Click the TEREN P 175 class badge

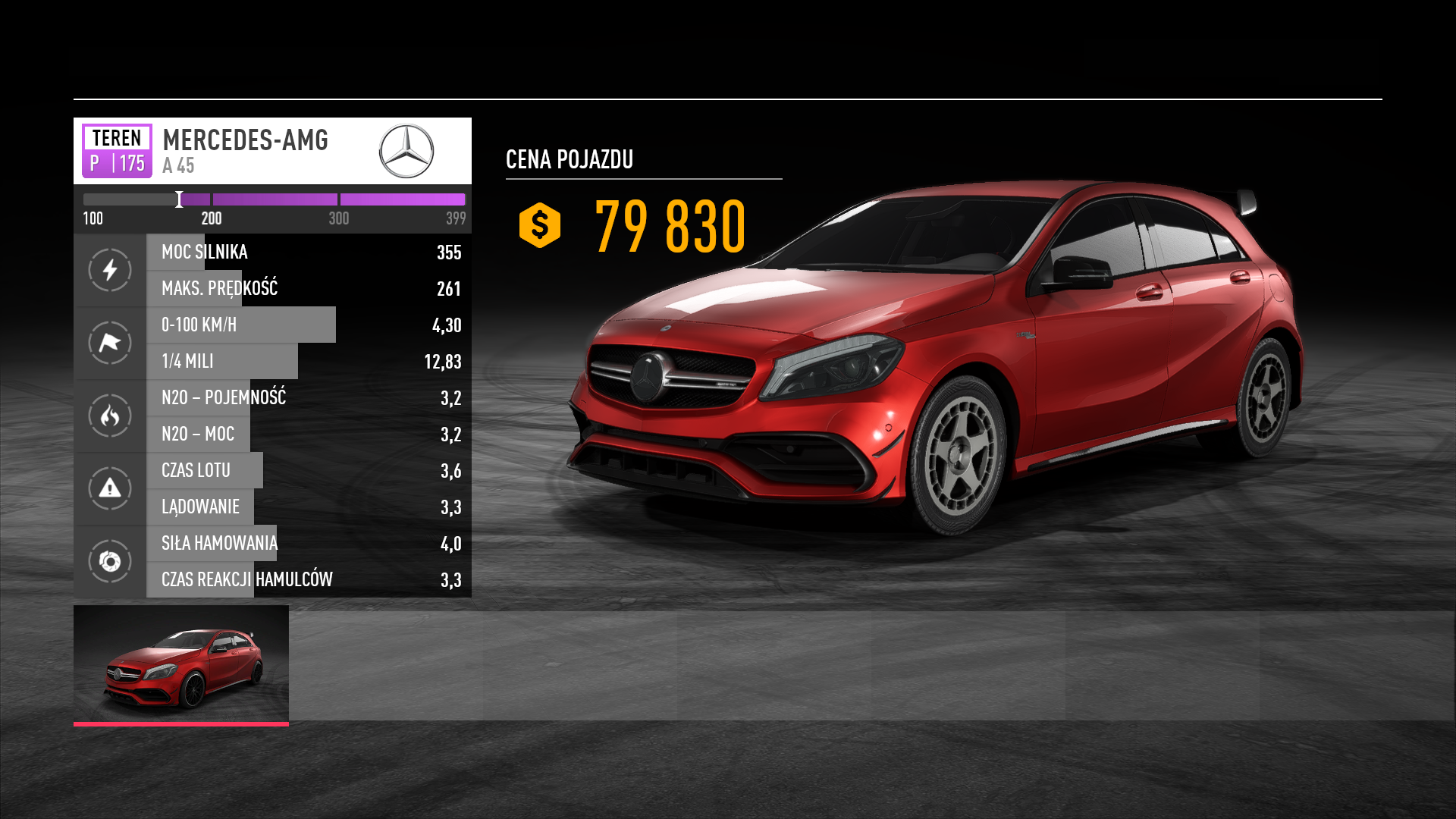pos(117,150)
